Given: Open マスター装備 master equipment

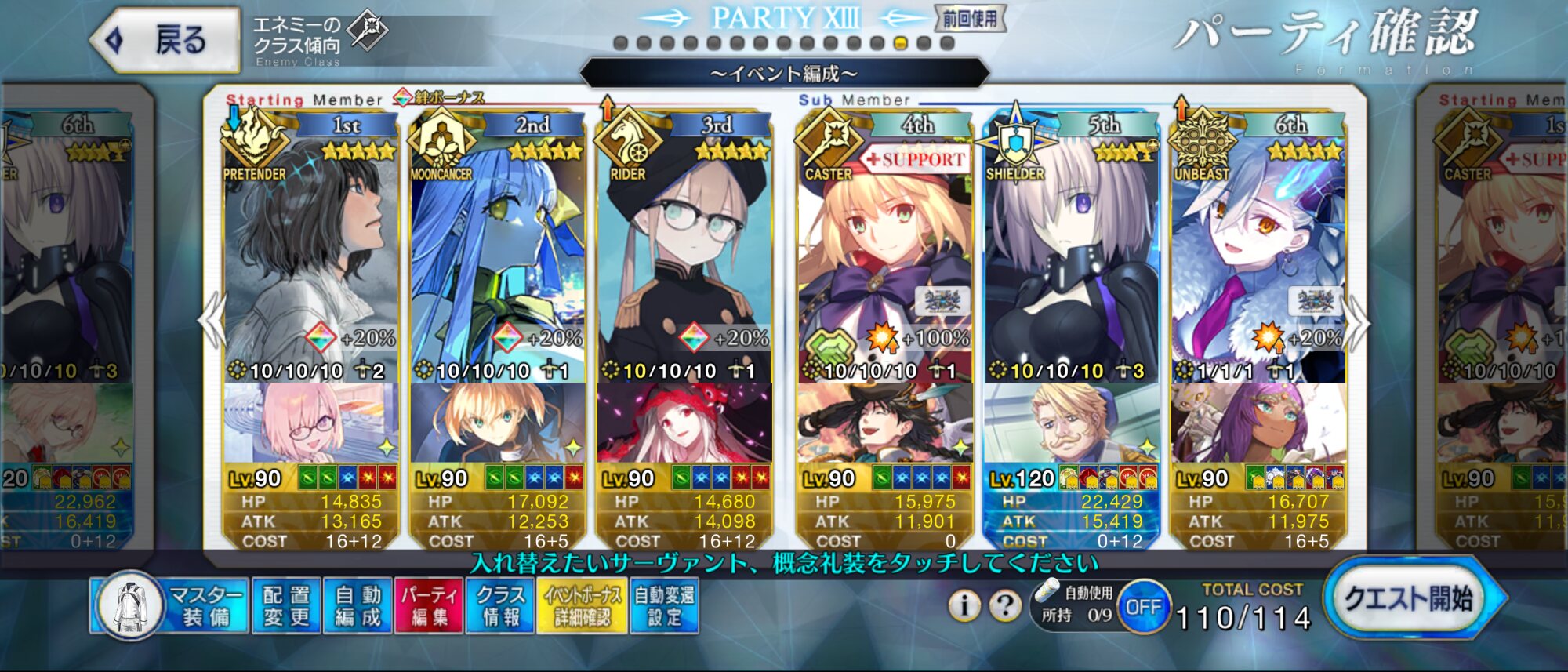Looking at the screenshot, I should (170, 605).
